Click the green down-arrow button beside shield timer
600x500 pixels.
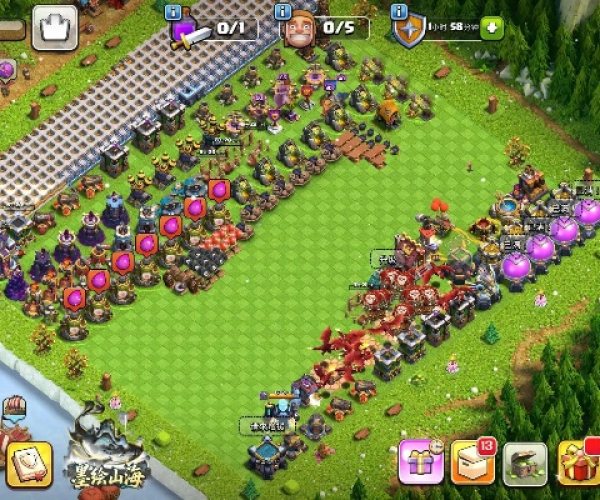click(492, 28)
